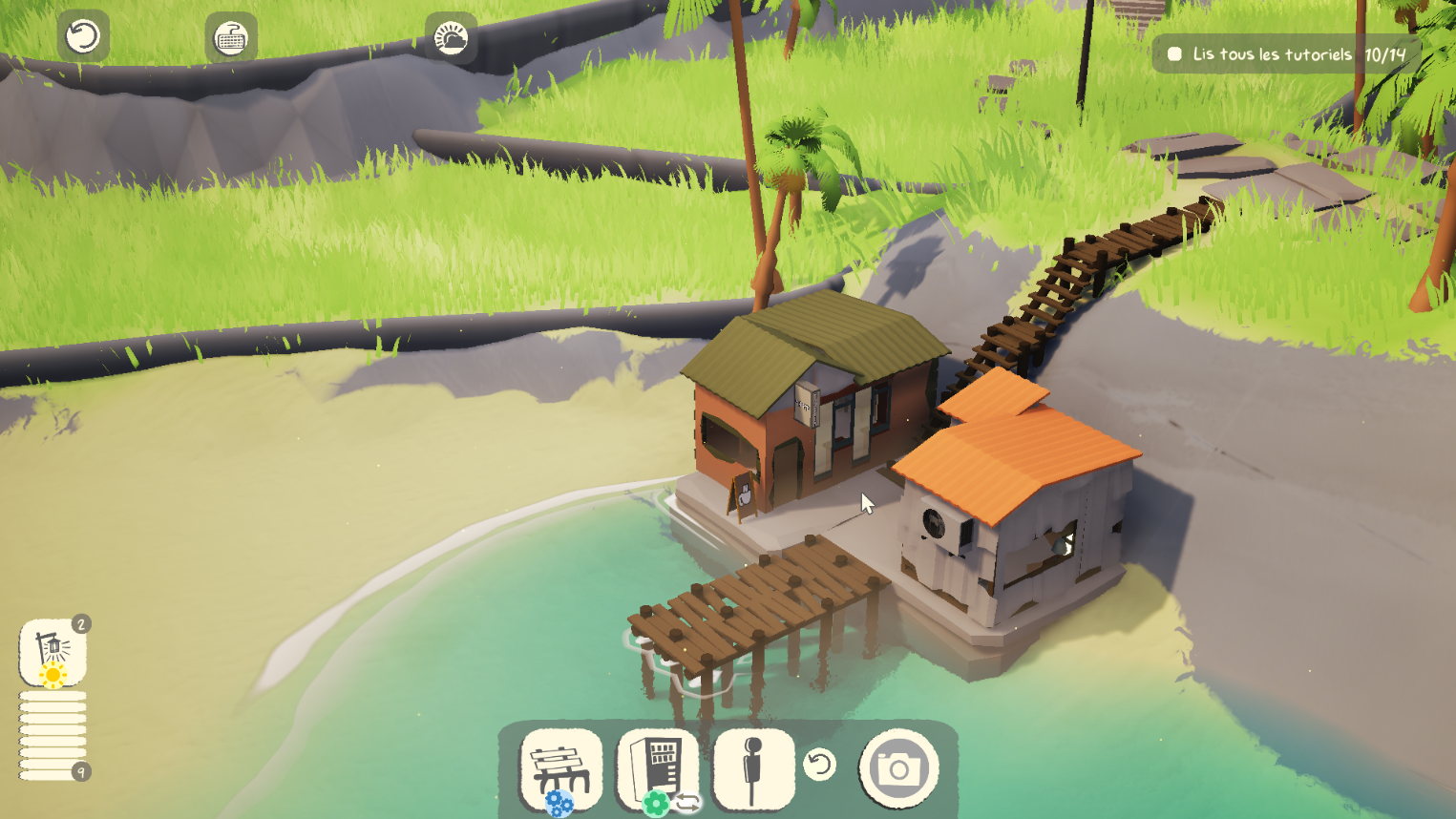Click the swap arrows badge on the vending machine
Screen dimensions: 1456x819
(x=687, y=804)
